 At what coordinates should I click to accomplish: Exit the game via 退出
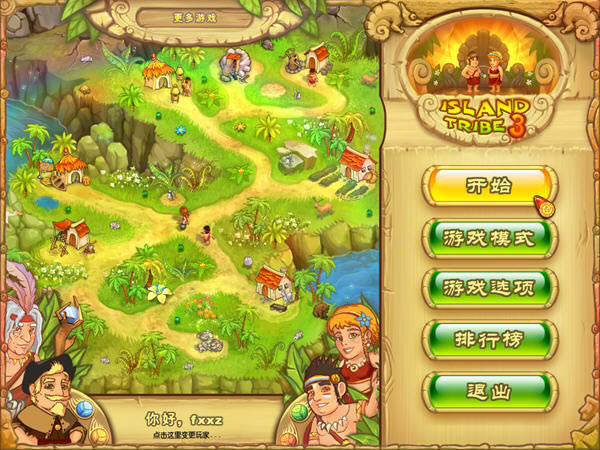[488, 390]
